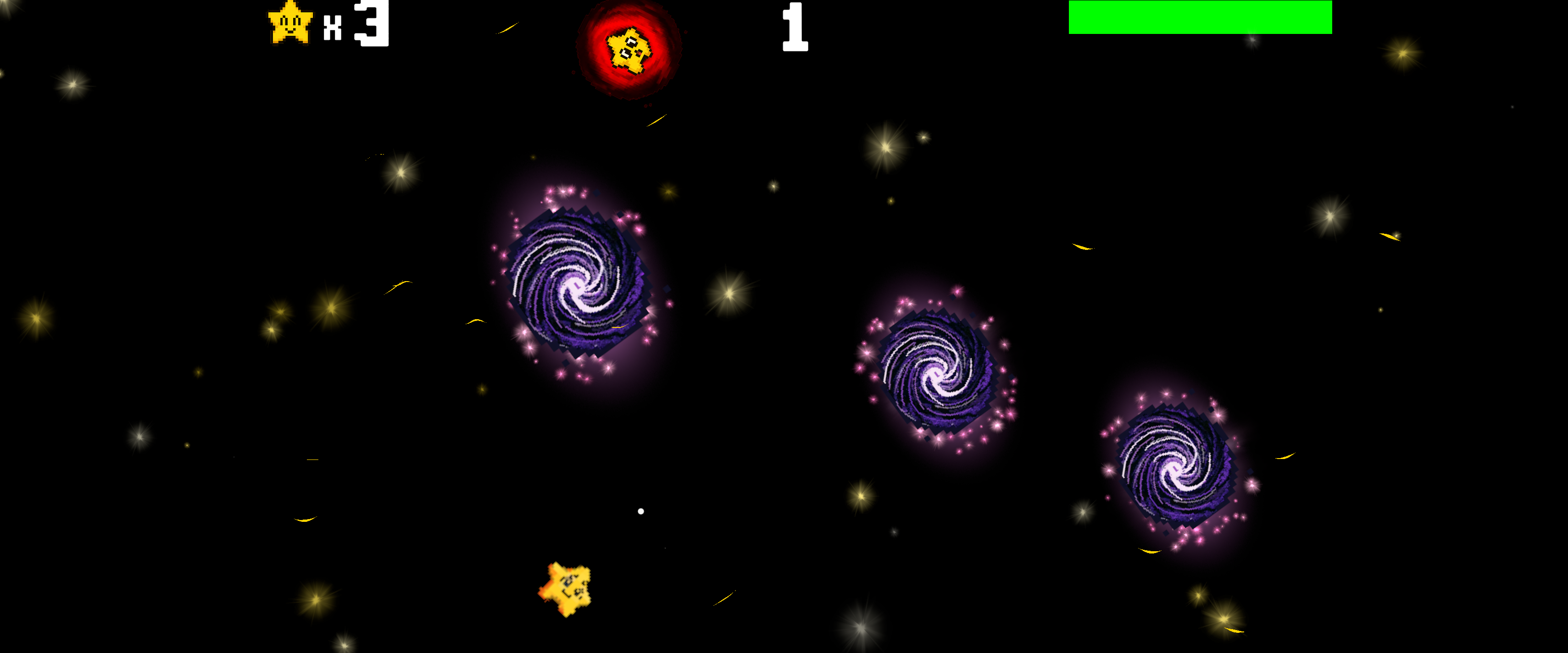Toggle the small white dot near screen center

click(x=640, y=512)
